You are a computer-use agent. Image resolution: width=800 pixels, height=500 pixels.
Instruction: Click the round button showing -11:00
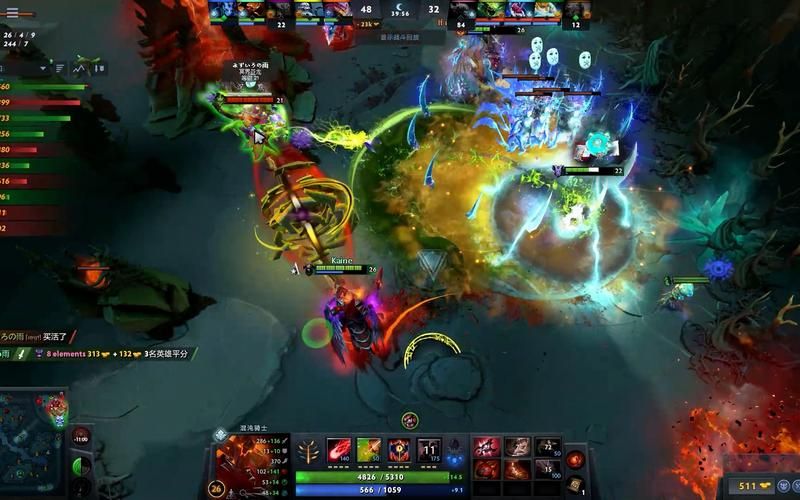(81, 438)
